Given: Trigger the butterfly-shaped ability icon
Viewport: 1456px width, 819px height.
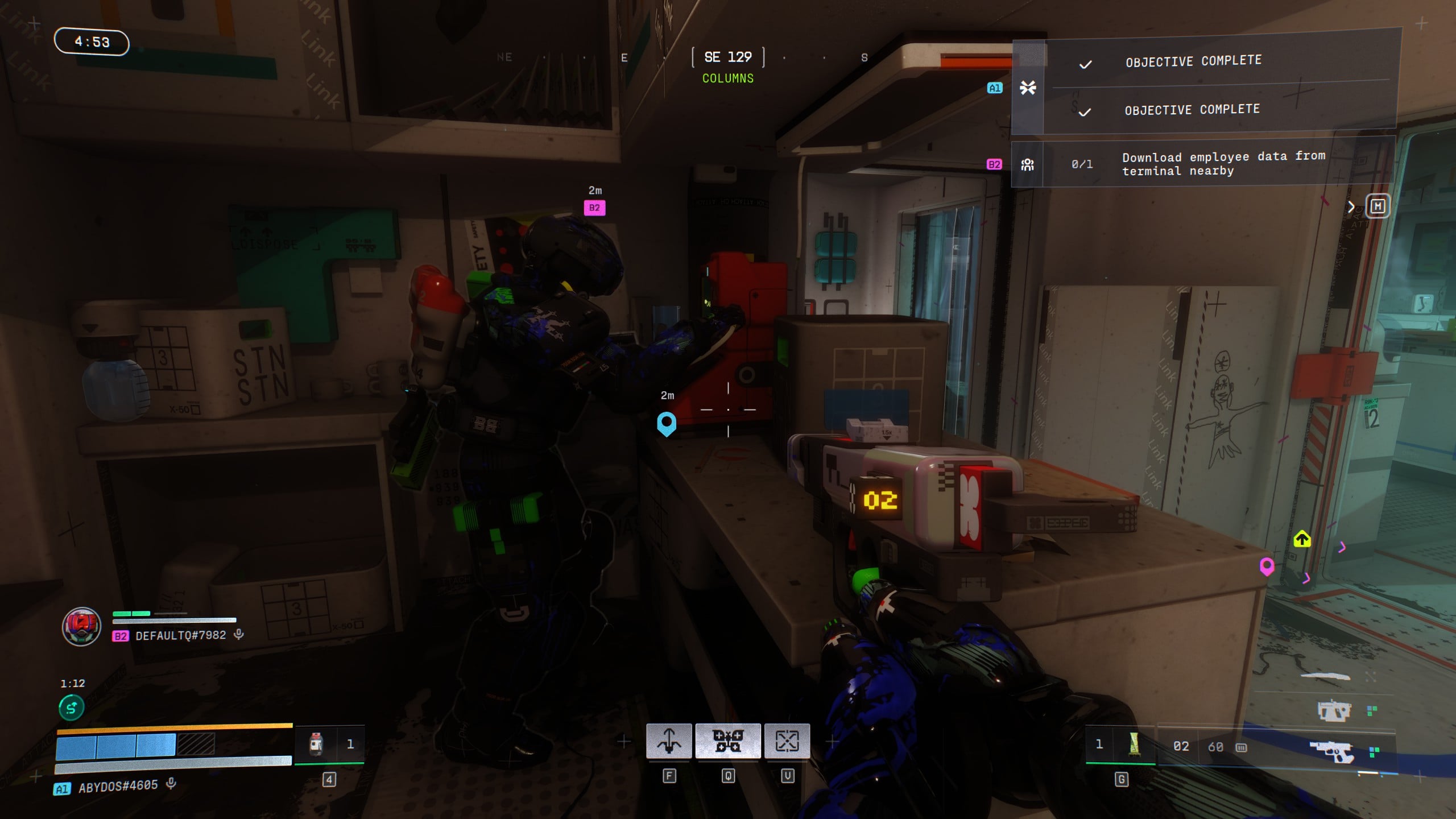Looking at the screenshot, I should click(x=728, y=741).
